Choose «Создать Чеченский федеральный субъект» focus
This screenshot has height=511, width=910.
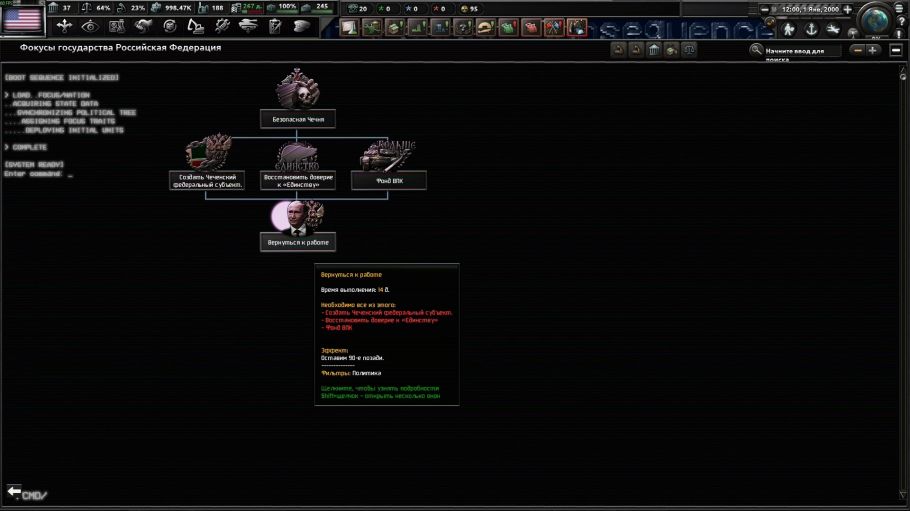(x=206, y=180)
